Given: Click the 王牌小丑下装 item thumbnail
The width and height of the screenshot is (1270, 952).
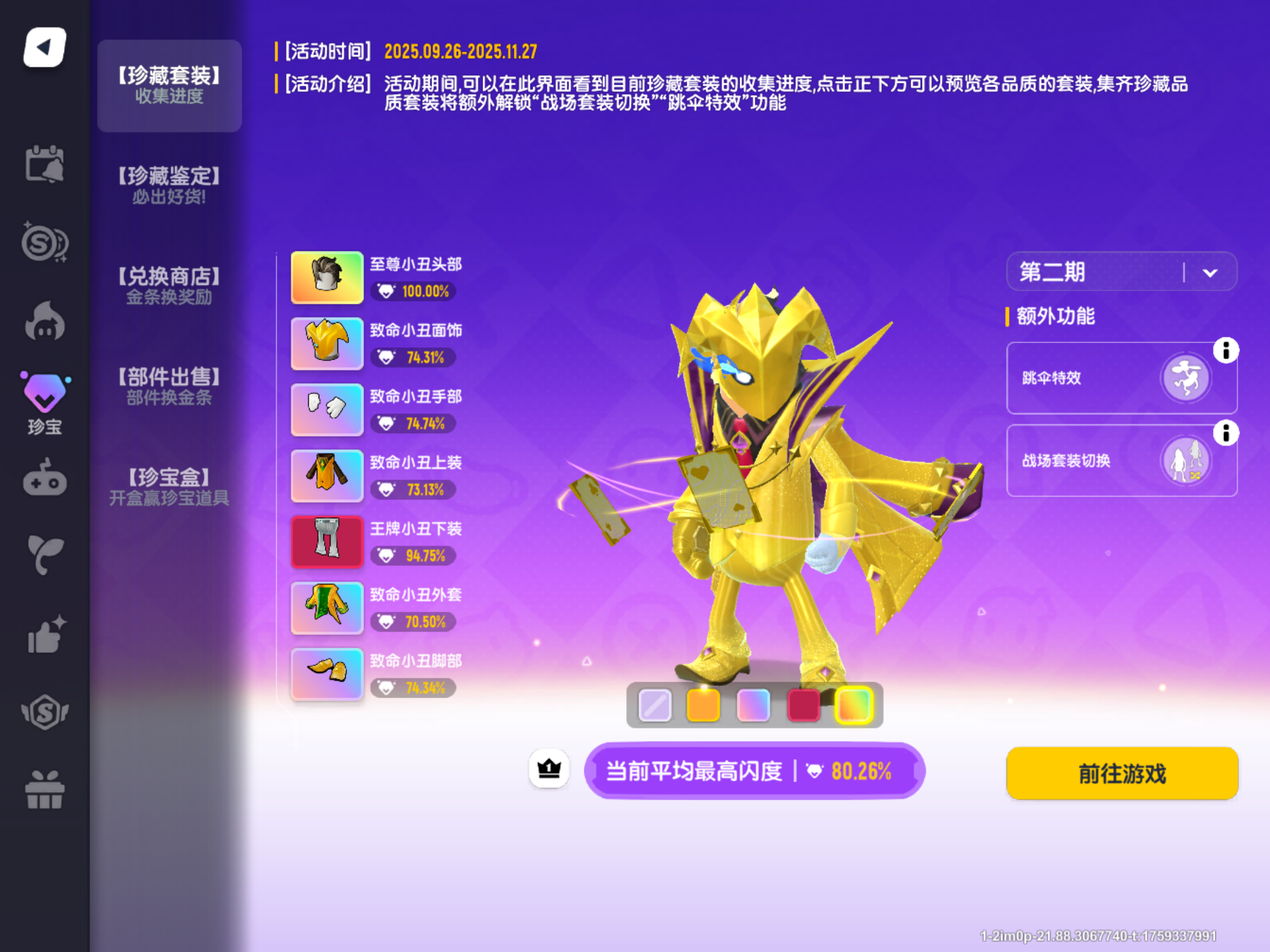Looking at the screenshot, I should (327, 542).
